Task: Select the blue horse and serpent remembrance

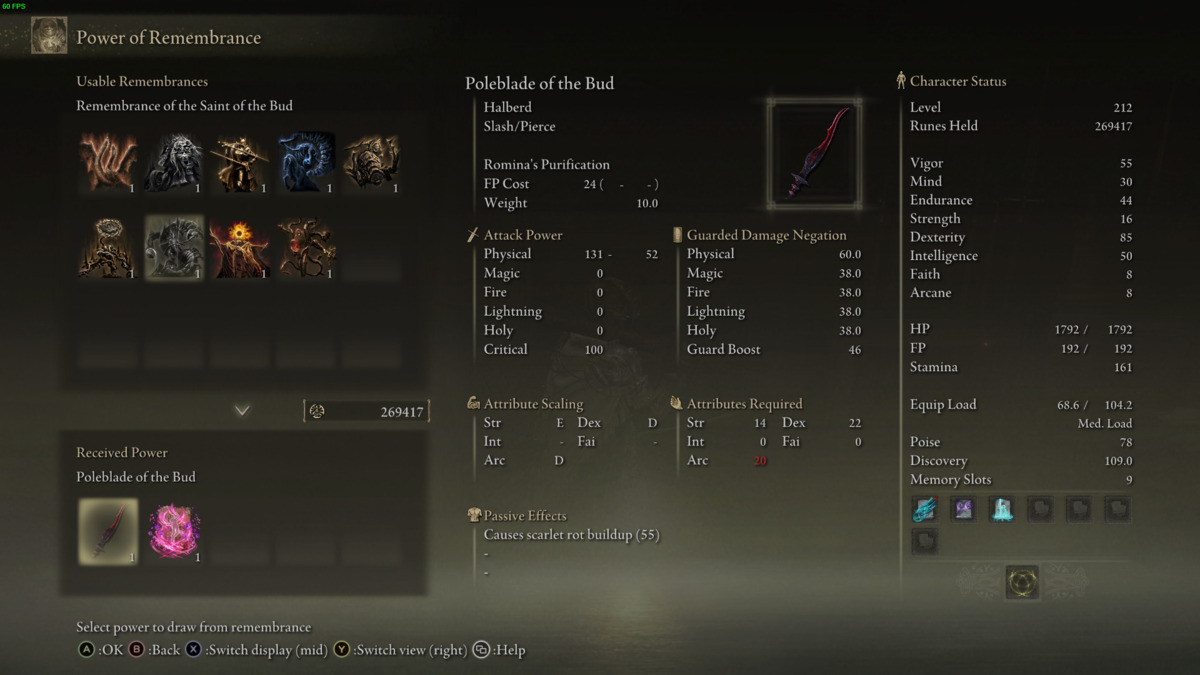Action: point(306,161)
